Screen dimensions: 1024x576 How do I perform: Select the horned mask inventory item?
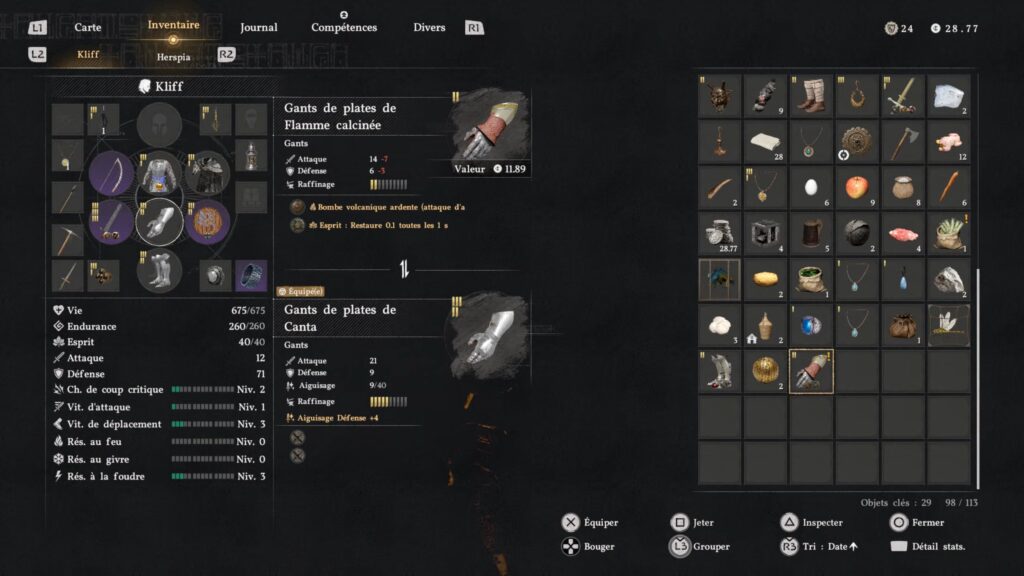(719, 95)
